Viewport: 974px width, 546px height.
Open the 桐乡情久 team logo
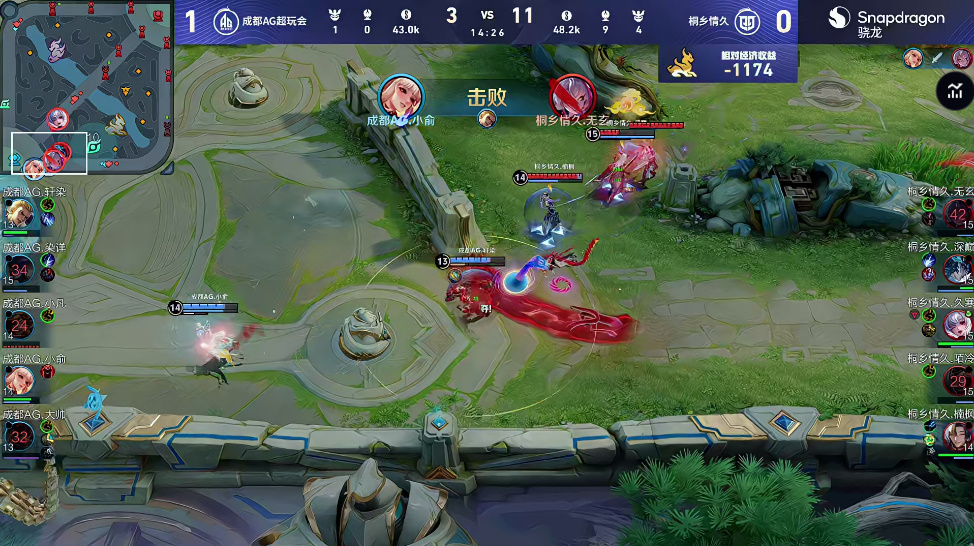pos(747,21)
